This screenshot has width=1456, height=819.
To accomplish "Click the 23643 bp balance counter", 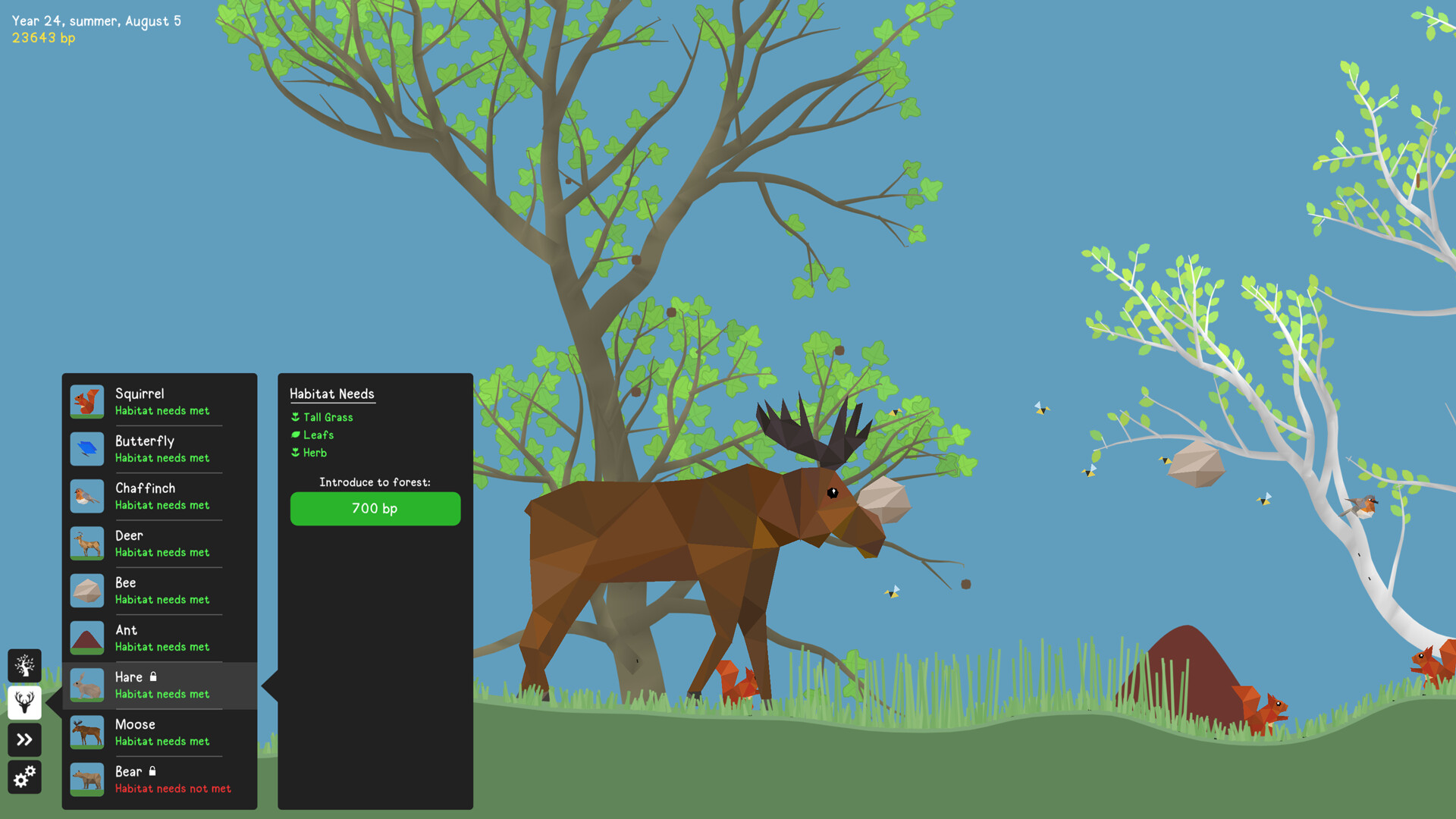I will [x=42, y=37].
